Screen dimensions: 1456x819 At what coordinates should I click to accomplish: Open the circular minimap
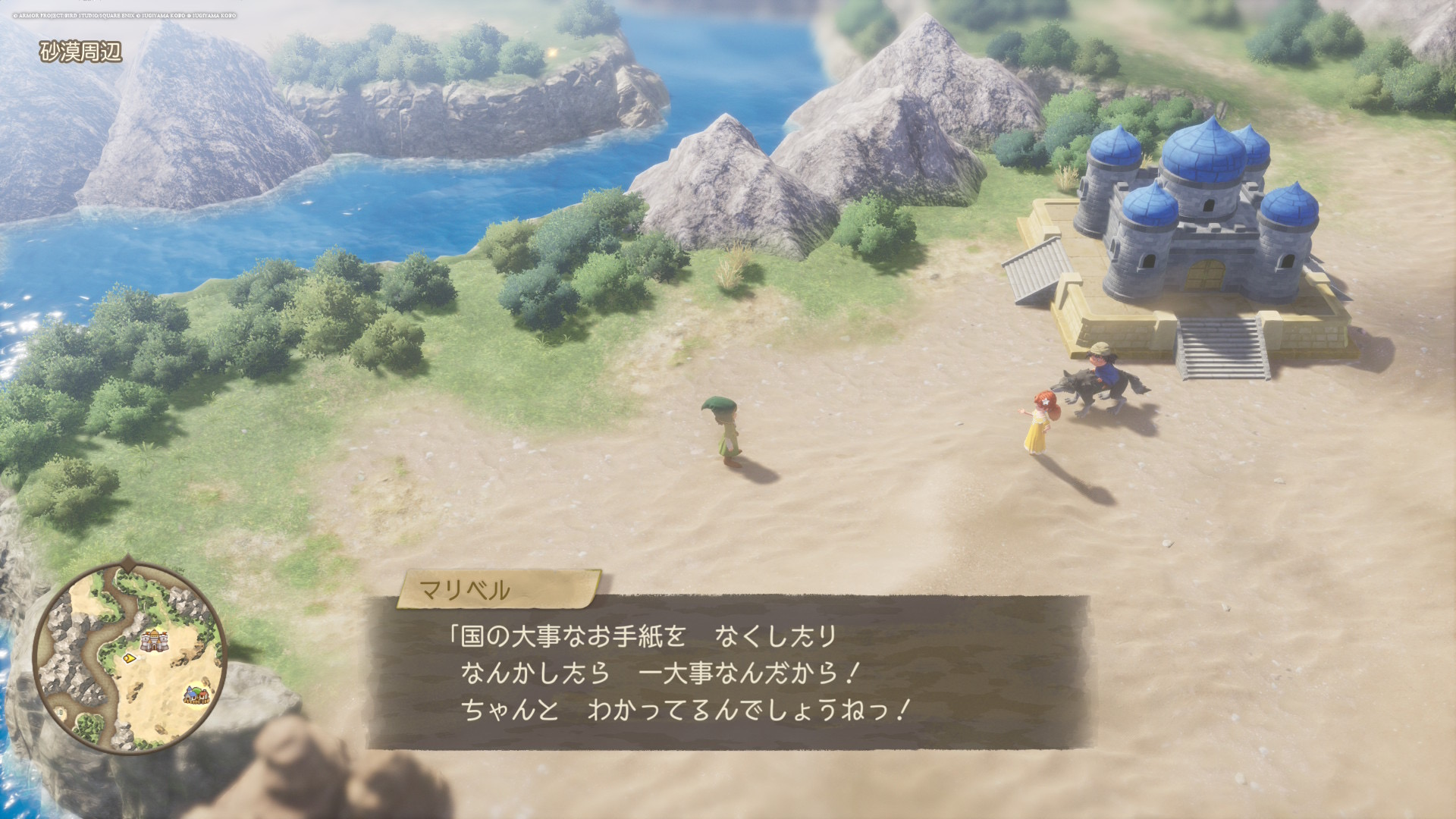(129, 657)
